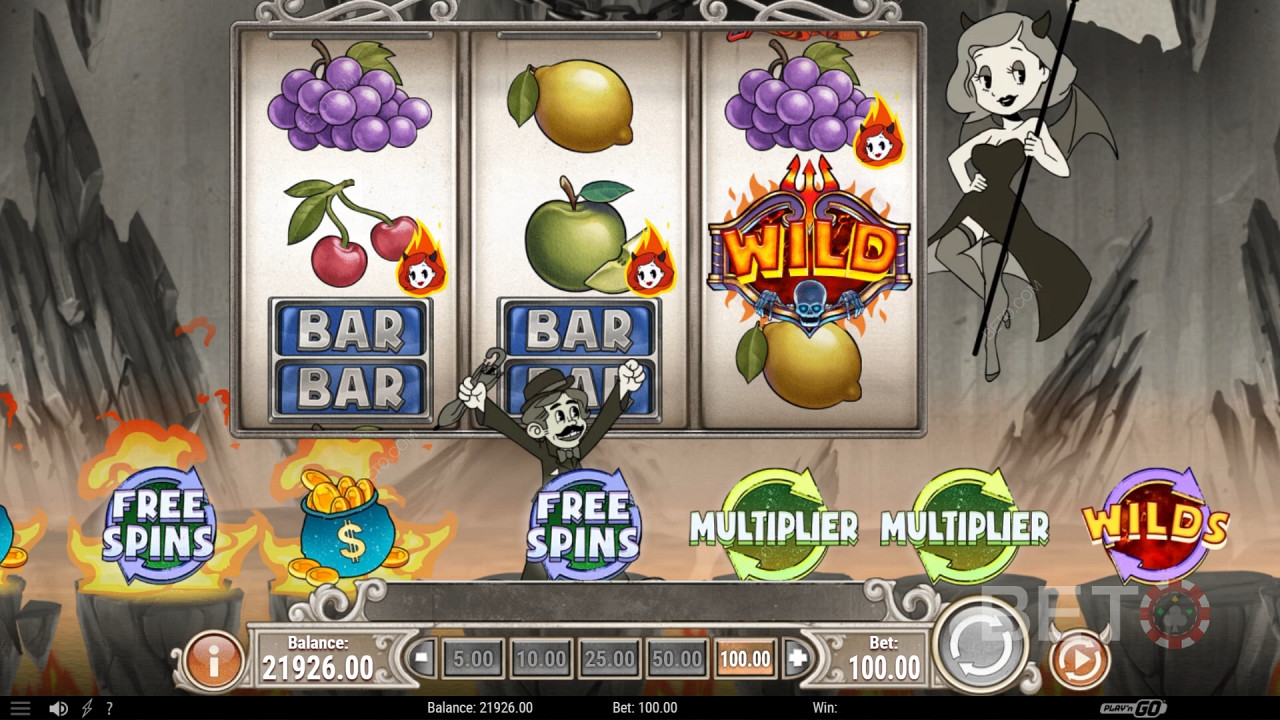This screenshot has height=720, width=1280.
Task: Open the hamburger menu in the bottom bar
Action: [x=20, y=708]
